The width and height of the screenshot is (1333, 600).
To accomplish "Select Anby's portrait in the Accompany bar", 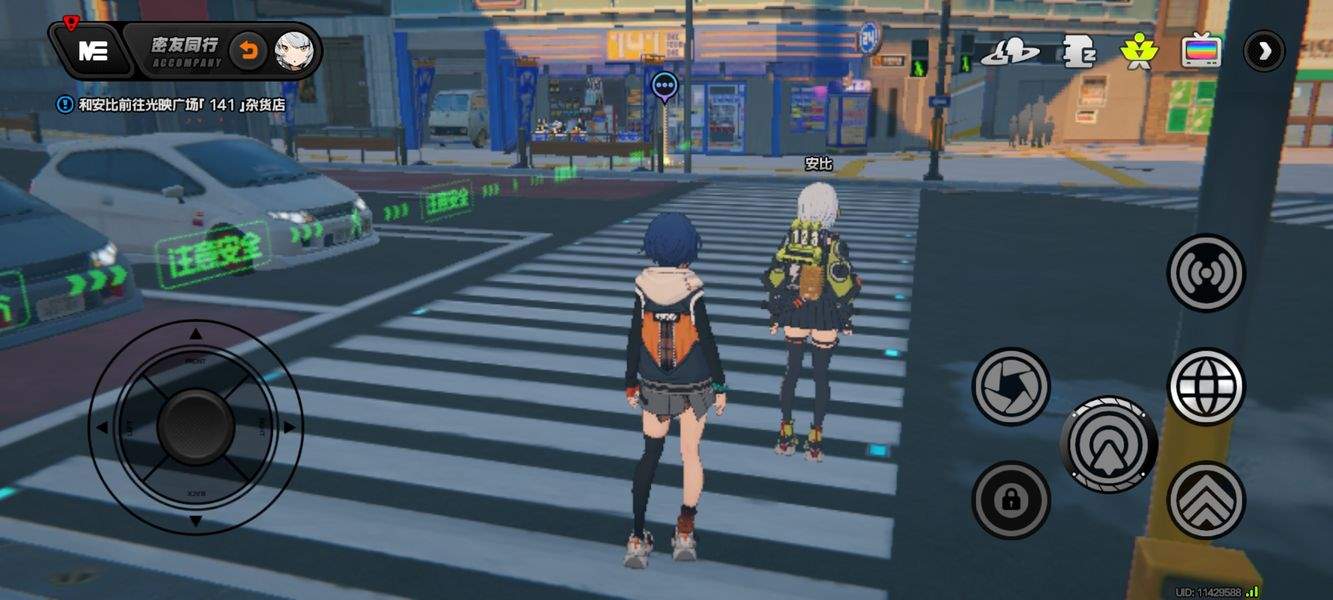I will [294, 51].
